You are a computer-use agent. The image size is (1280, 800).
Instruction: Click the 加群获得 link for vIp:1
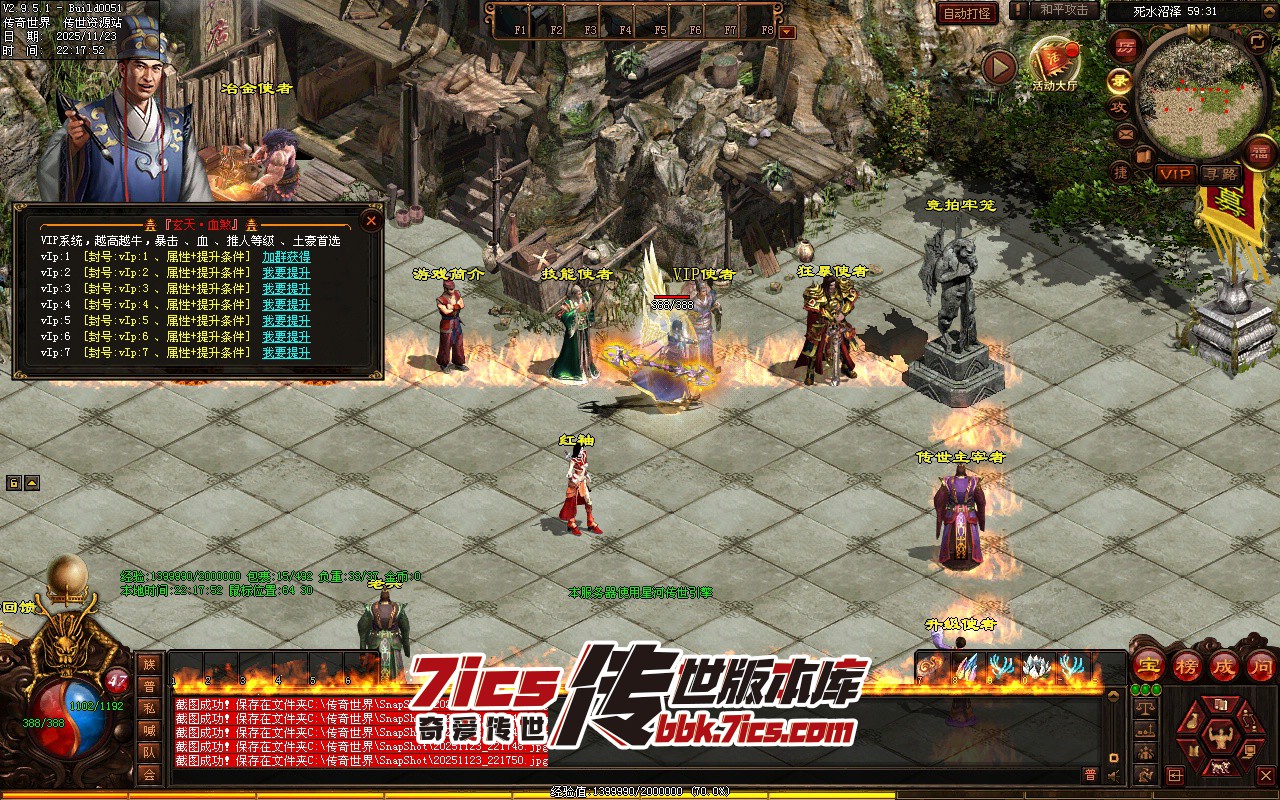pyautogui.click(x=286, y=257)
